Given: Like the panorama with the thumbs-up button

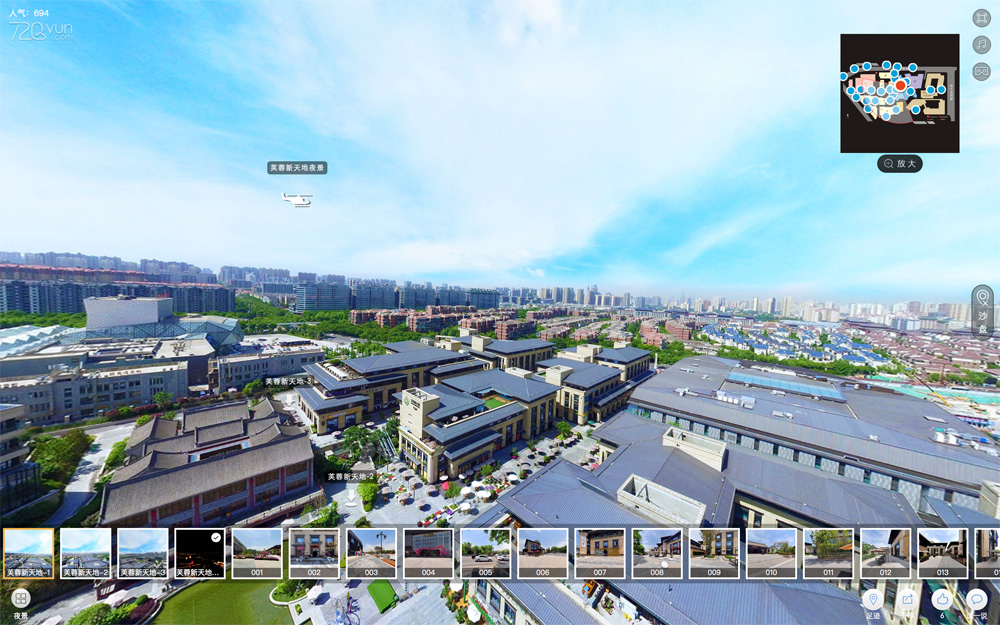Looking at the screenshot, I should (941, 599).
